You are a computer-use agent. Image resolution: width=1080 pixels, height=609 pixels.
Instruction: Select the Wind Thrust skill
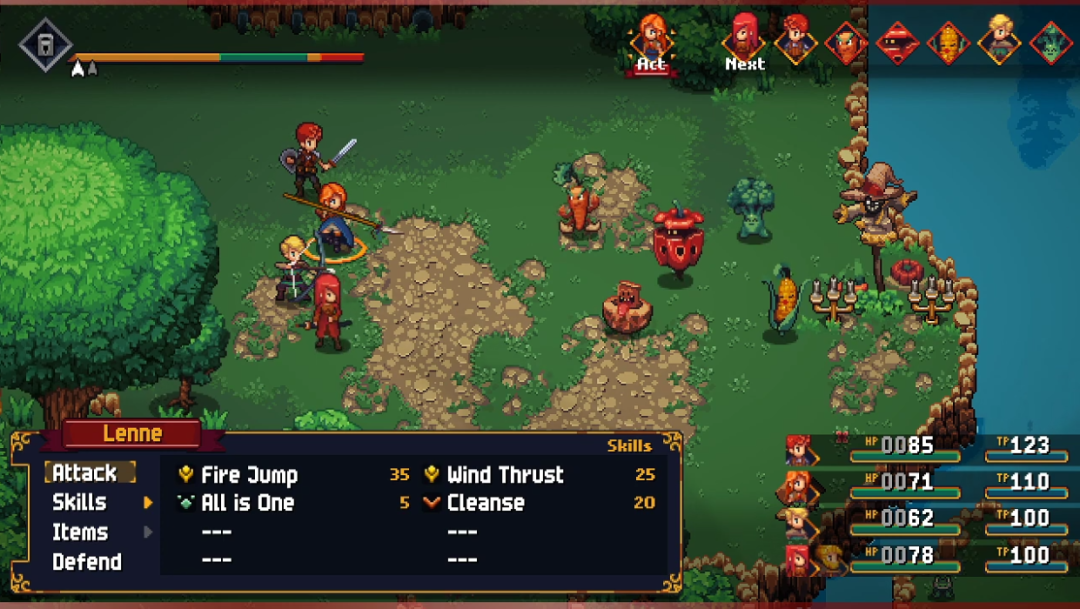504,475
